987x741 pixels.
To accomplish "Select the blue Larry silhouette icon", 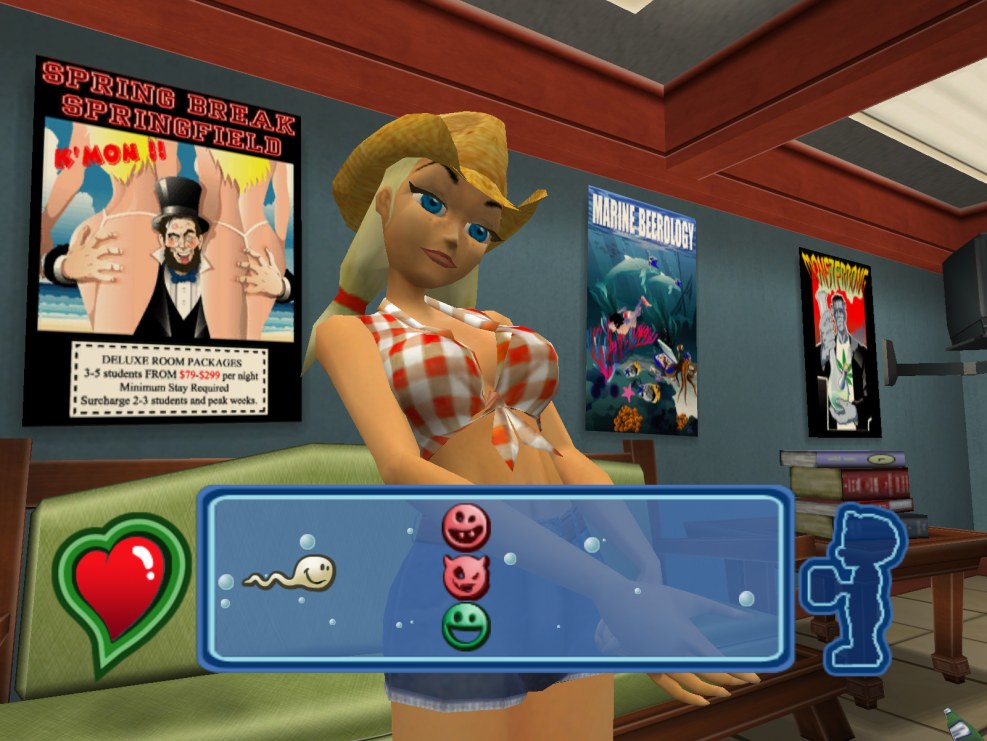I will (x=853, y=589).
